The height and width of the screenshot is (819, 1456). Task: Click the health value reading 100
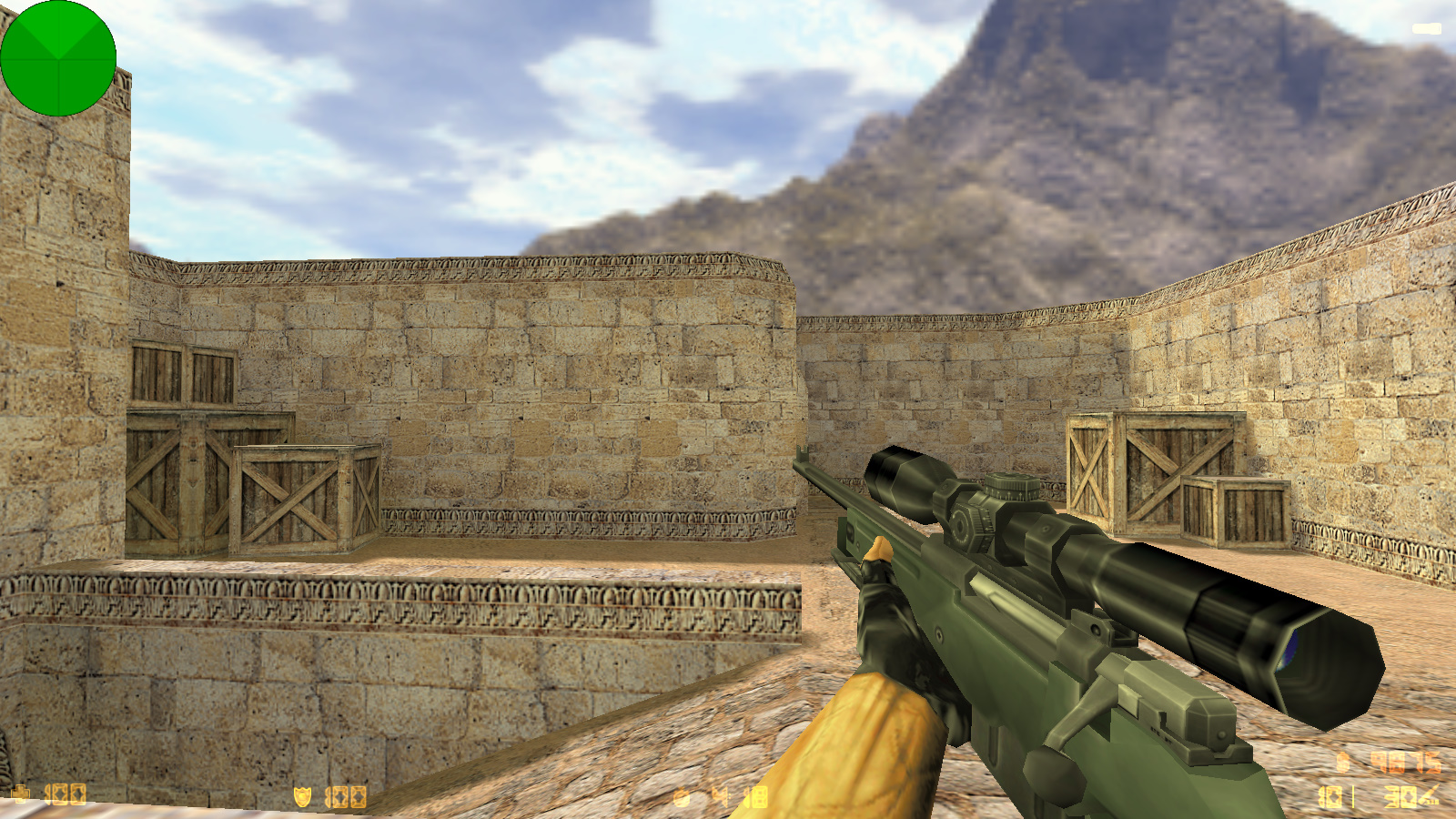[66, 797]
